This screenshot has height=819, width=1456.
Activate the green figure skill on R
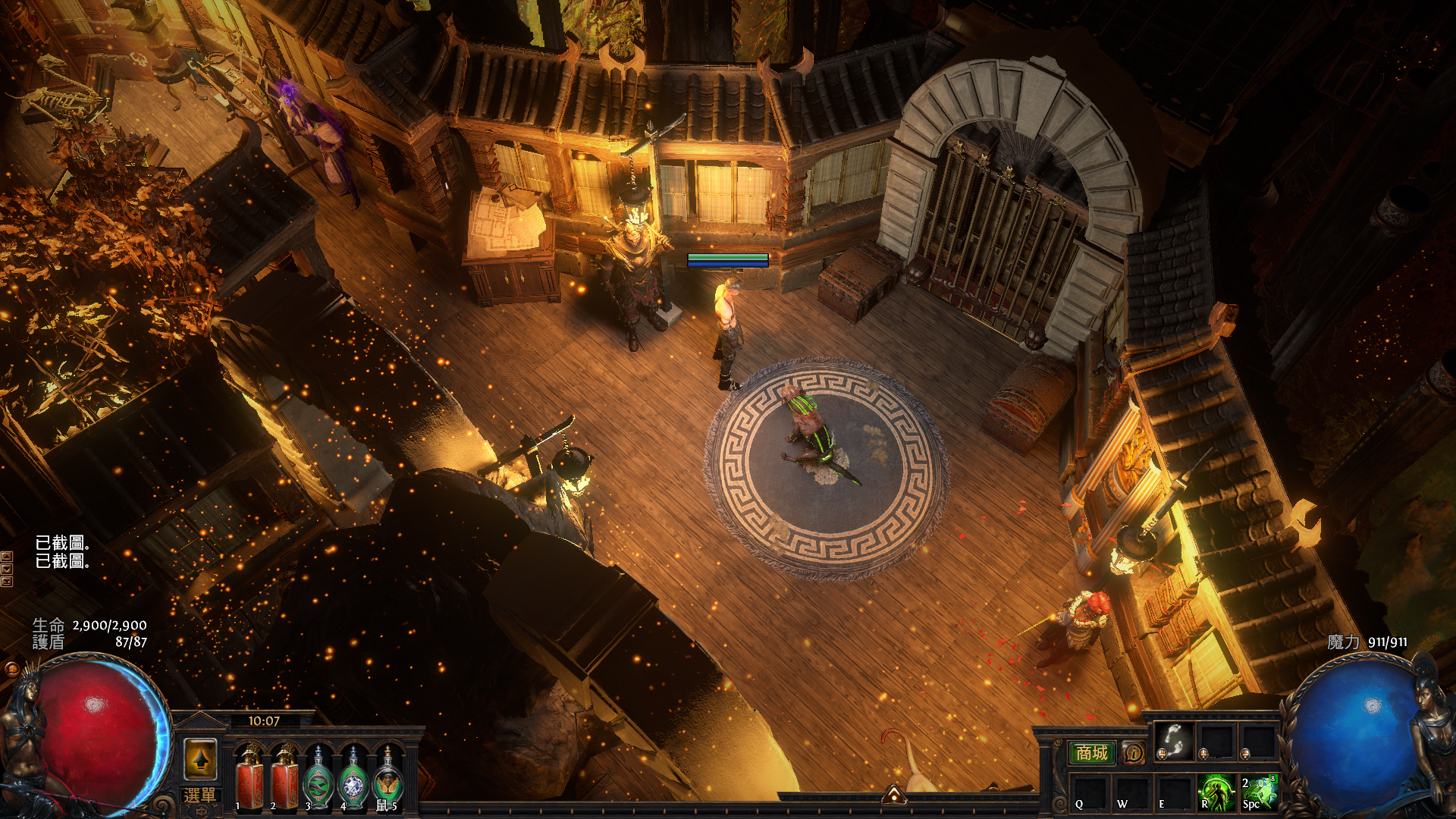point(1216,792)
